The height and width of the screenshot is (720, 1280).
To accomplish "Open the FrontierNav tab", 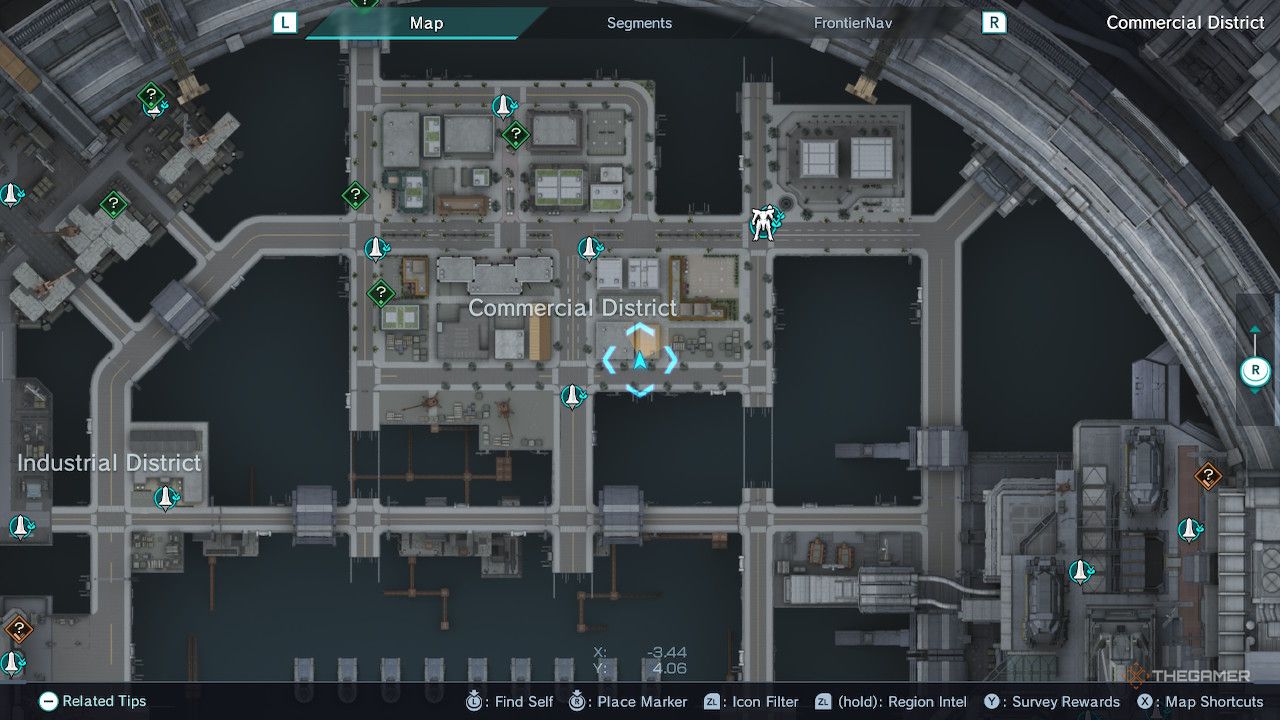I will click(850, 23).
